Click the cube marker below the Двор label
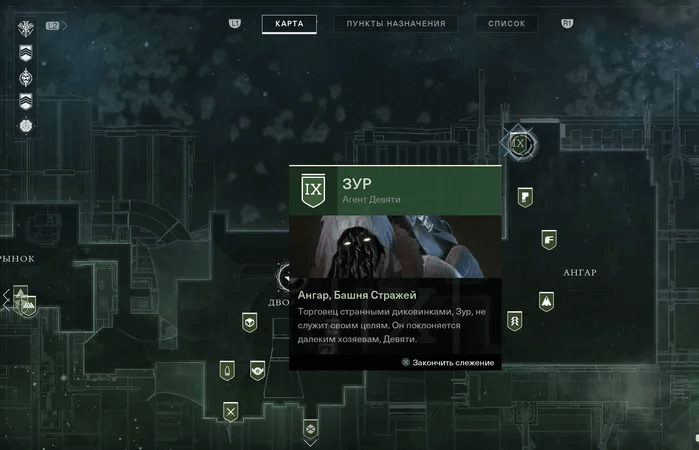Image resolution: width=699 pixels, height=450 pixels. pyautogui.click(x=250, y=322)
